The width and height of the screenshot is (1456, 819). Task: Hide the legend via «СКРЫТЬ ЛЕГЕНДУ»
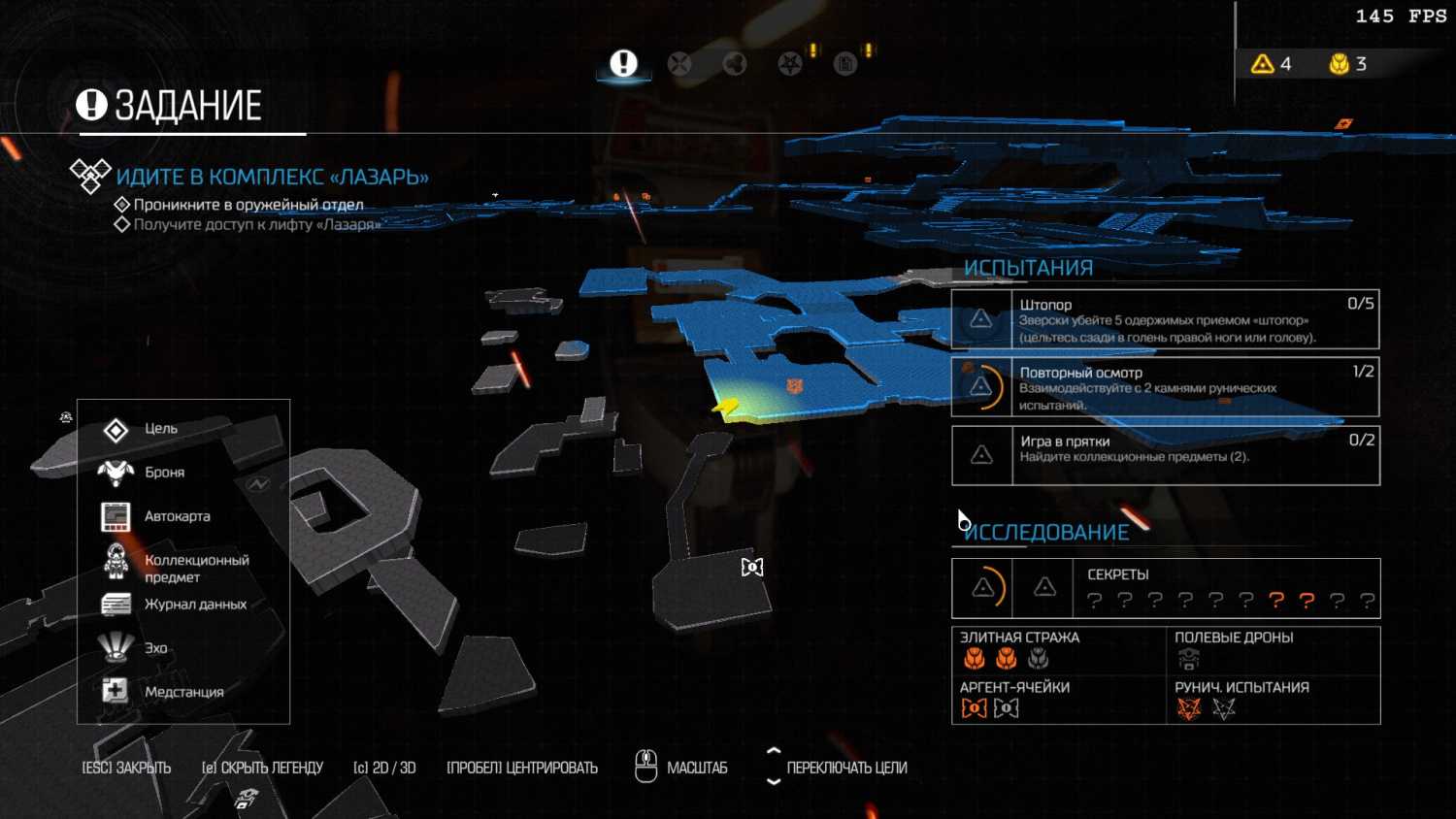point(262,768)
